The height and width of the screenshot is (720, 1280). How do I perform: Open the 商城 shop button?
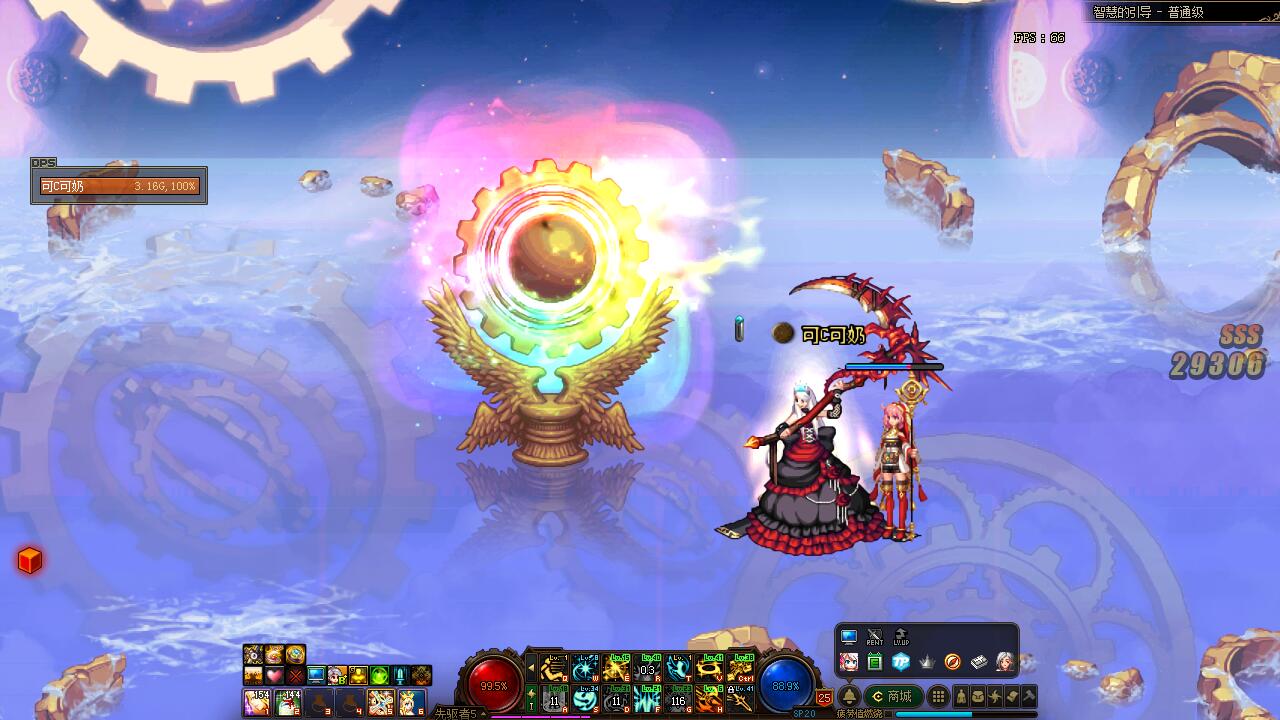(893, 696)
